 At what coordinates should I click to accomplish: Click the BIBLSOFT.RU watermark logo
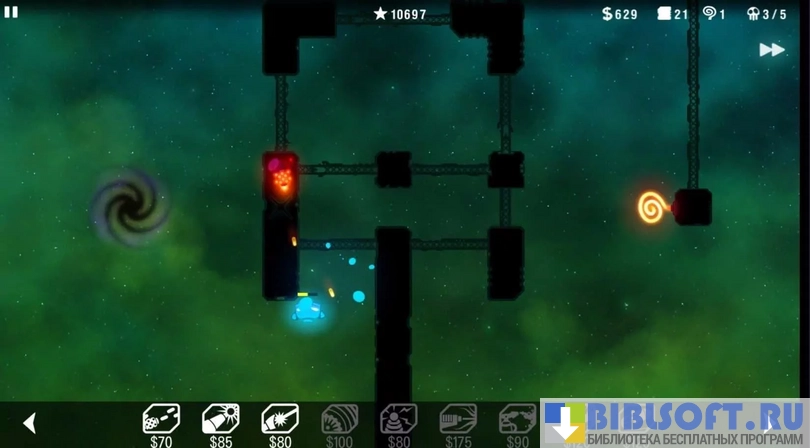(675, 423)
